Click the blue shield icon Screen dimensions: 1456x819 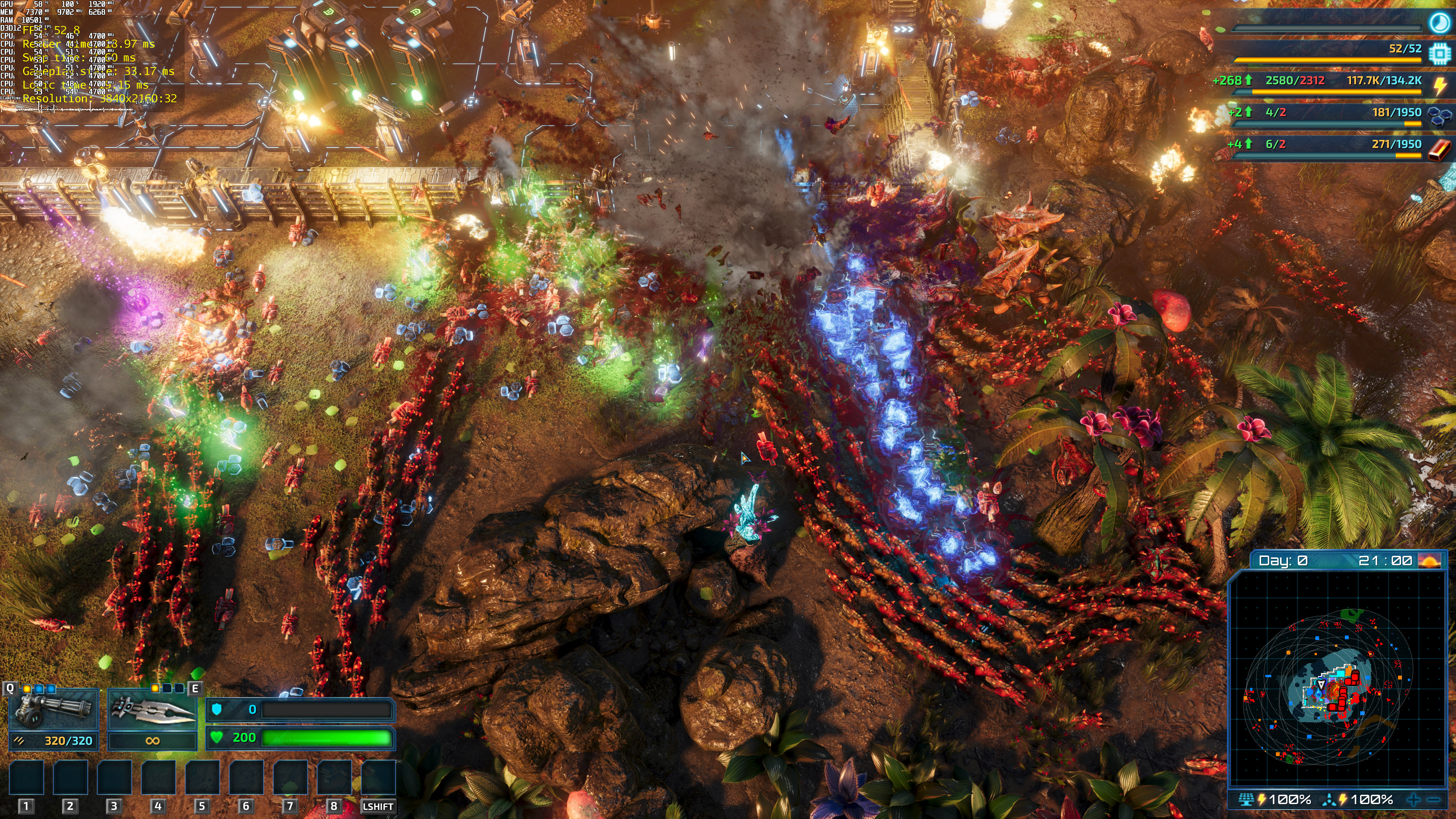point(217,709)
